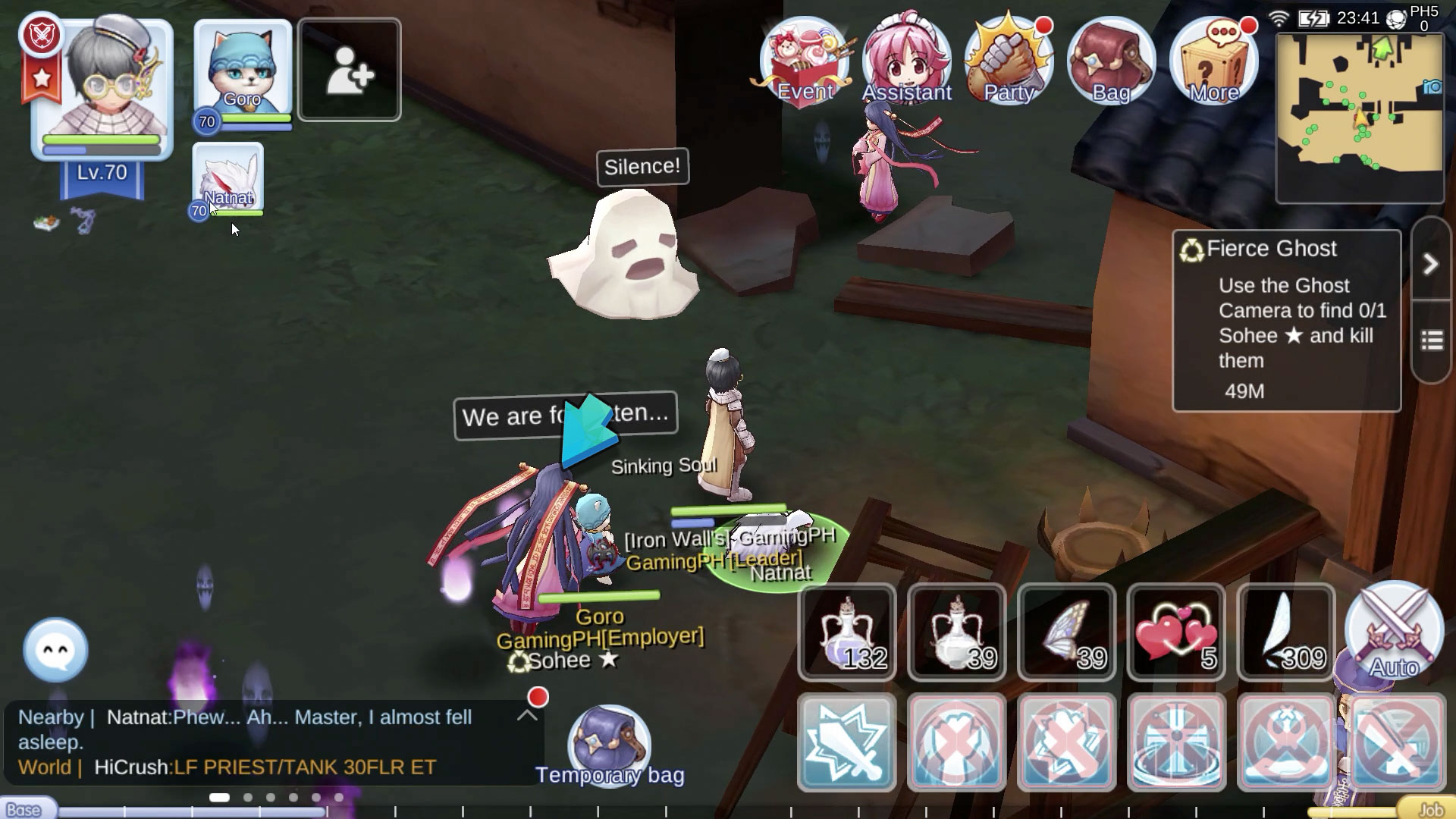The width and height of the screenshot is (1456, 819).
Task: Open the quest list button
Action: 1431,341
